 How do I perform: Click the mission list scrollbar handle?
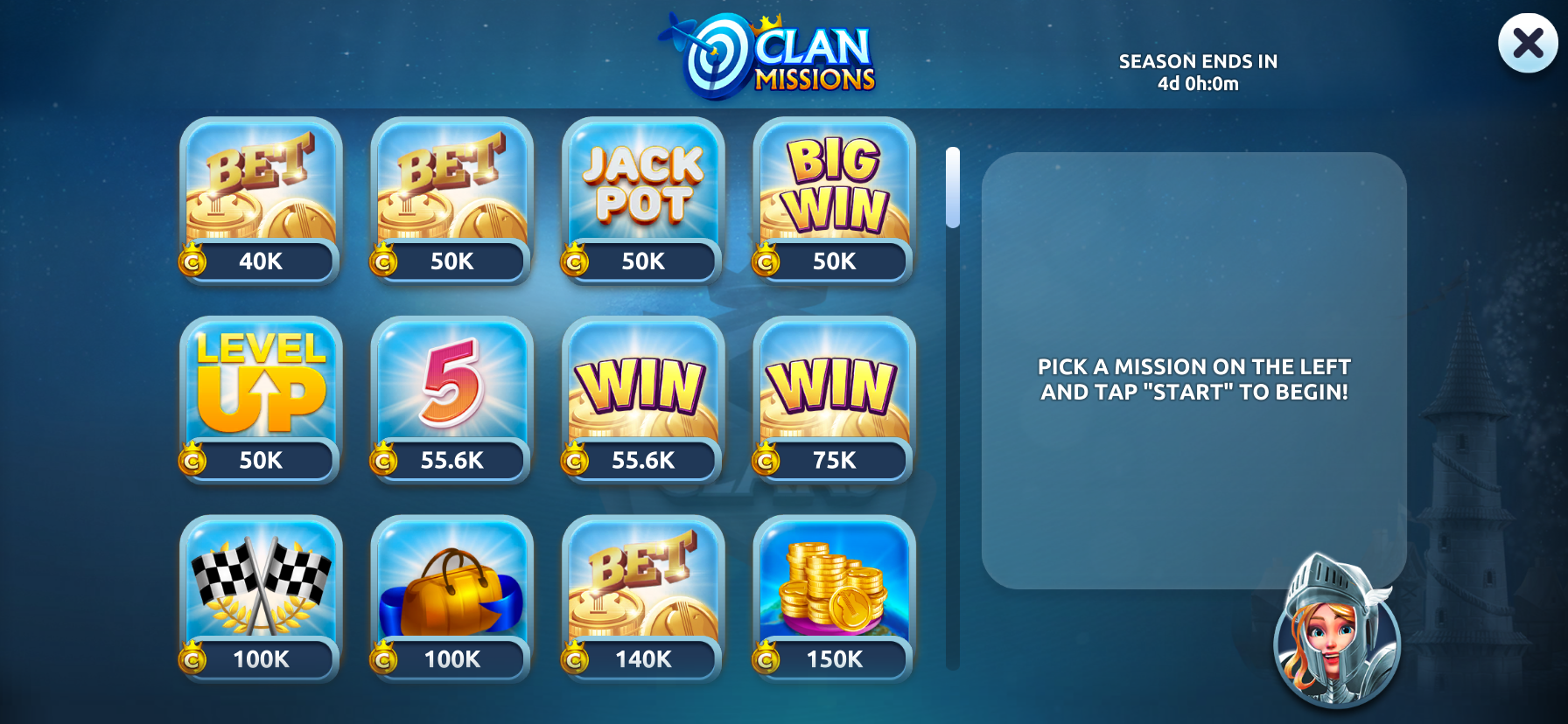tap(953, 187)
